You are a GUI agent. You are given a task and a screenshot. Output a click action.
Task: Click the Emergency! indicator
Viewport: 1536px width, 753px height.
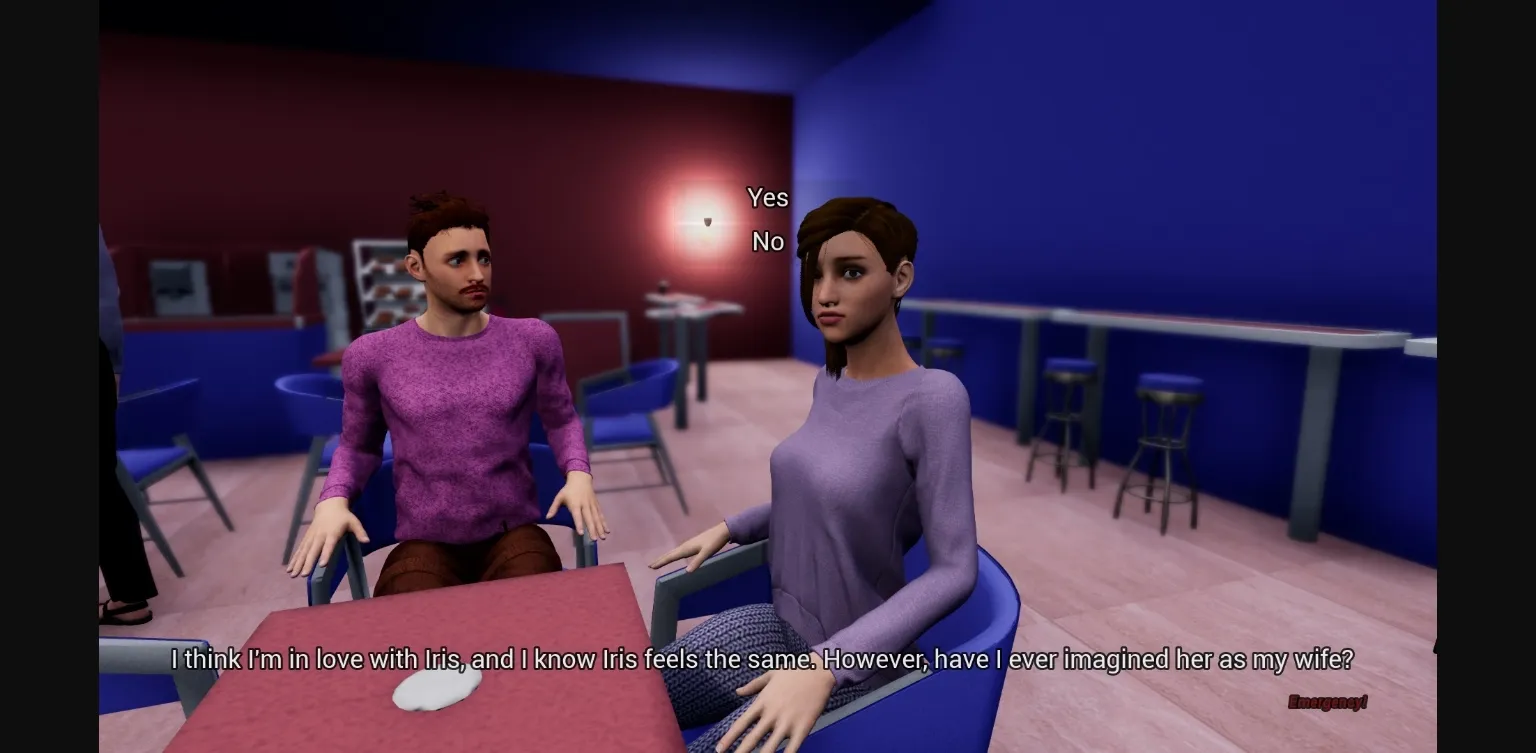1327,703
